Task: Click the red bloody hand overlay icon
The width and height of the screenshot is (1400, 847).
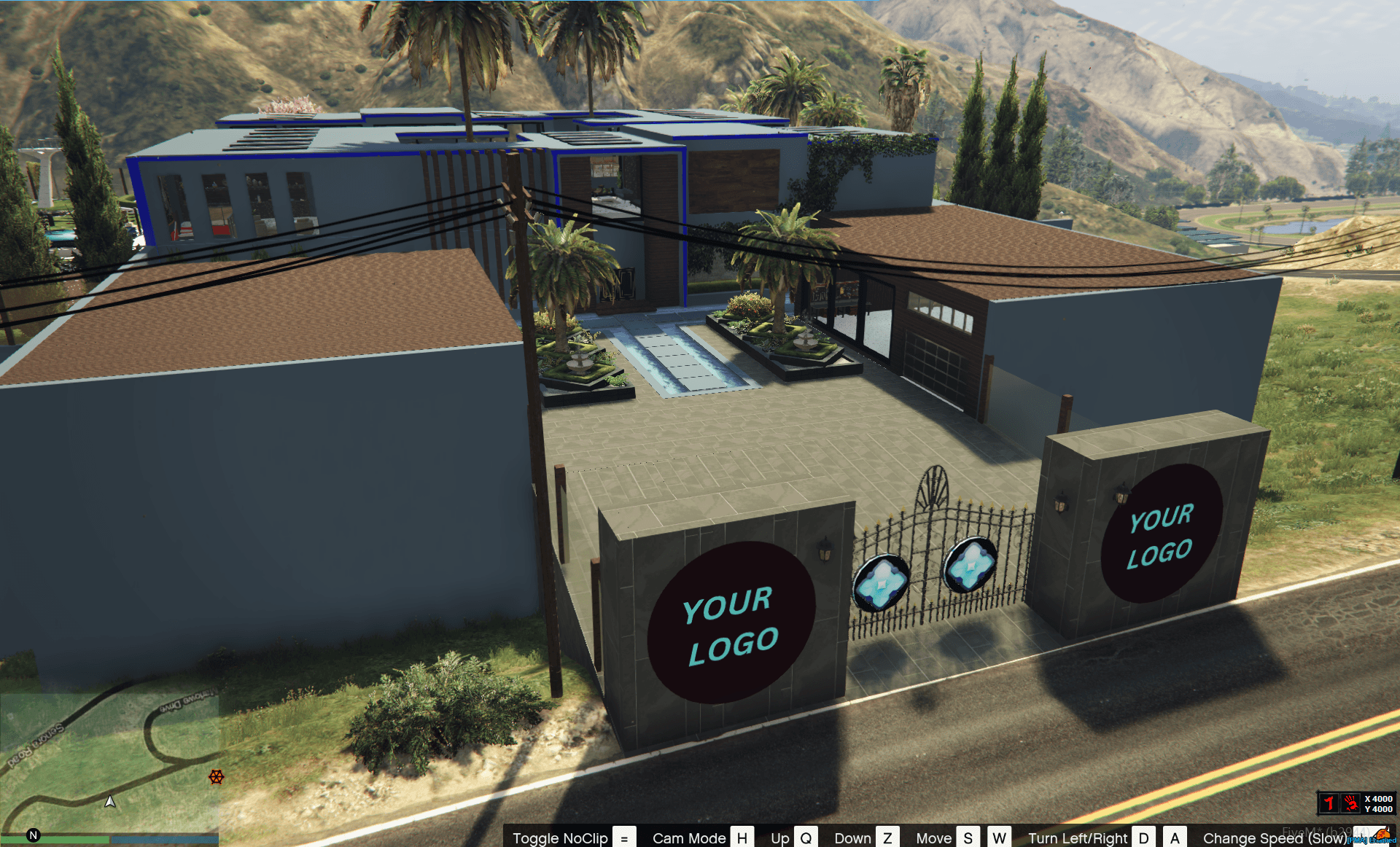Action: tap(1350, 803)
